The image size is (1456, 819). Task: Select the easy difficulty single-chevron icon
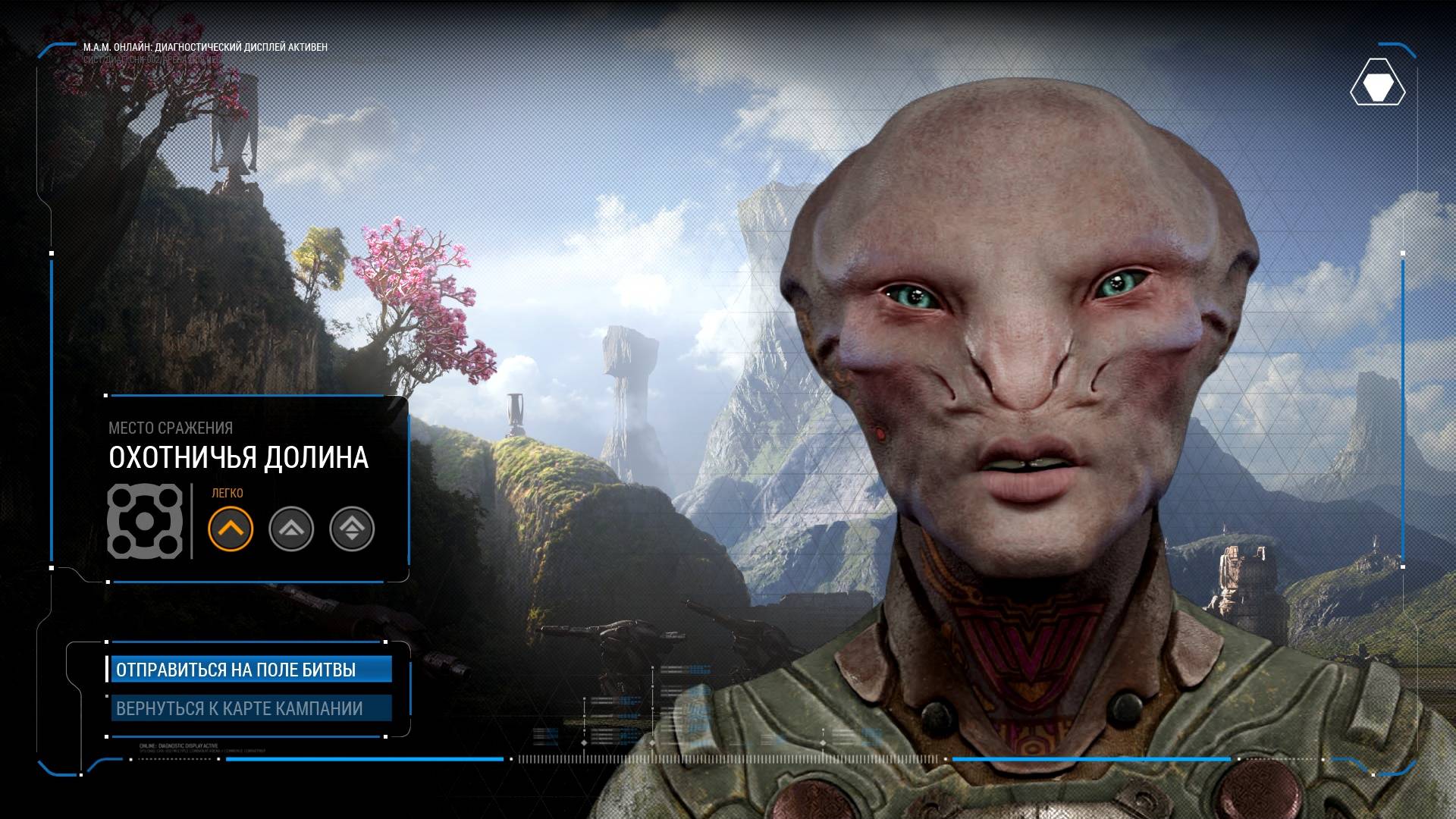click(x=231, y=529)
